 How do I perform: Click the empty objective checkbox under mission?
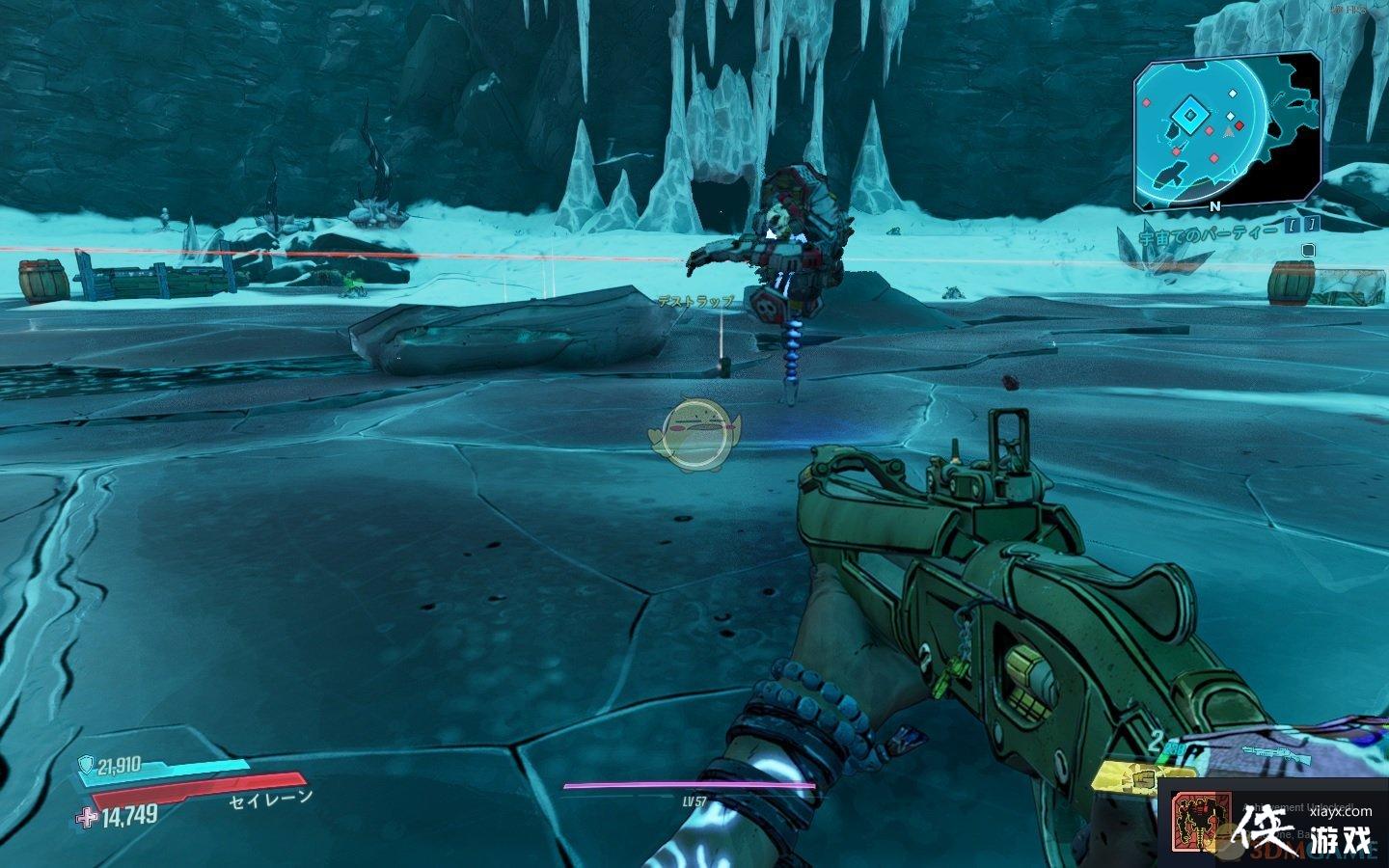point(1307,250)
